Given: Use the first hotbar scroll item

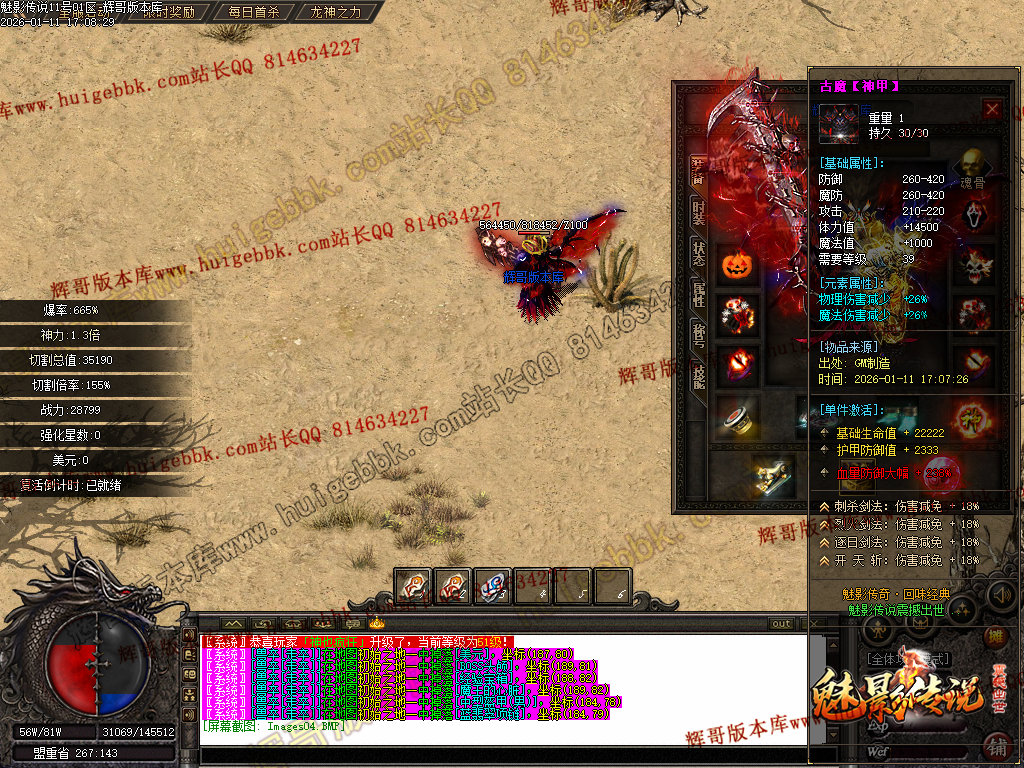Looking at the screenshot, I should (413, 586).
